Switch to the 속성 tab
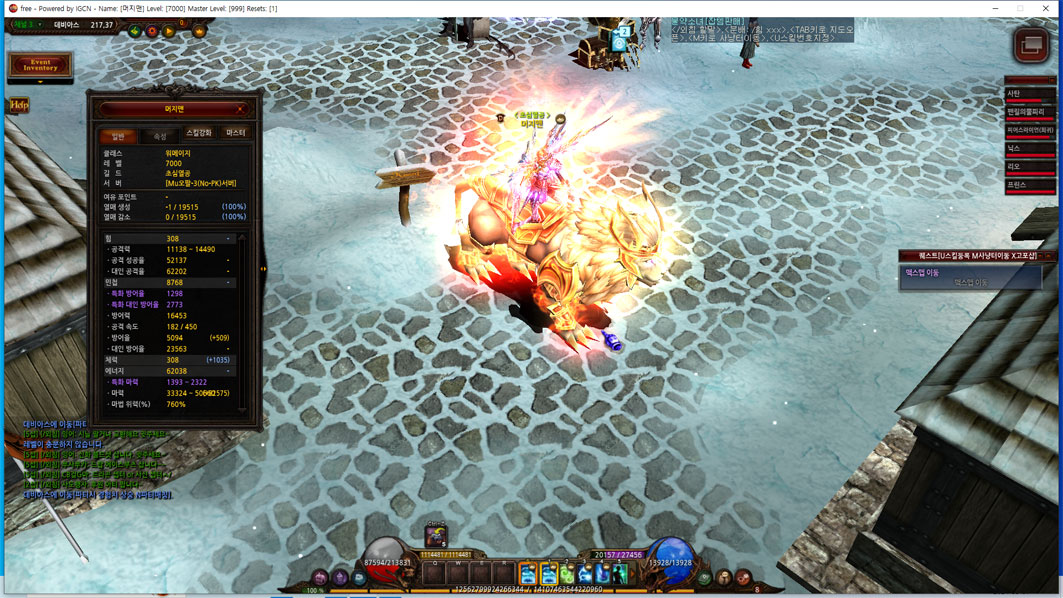The image size is (1063, 598). [160, 136]
